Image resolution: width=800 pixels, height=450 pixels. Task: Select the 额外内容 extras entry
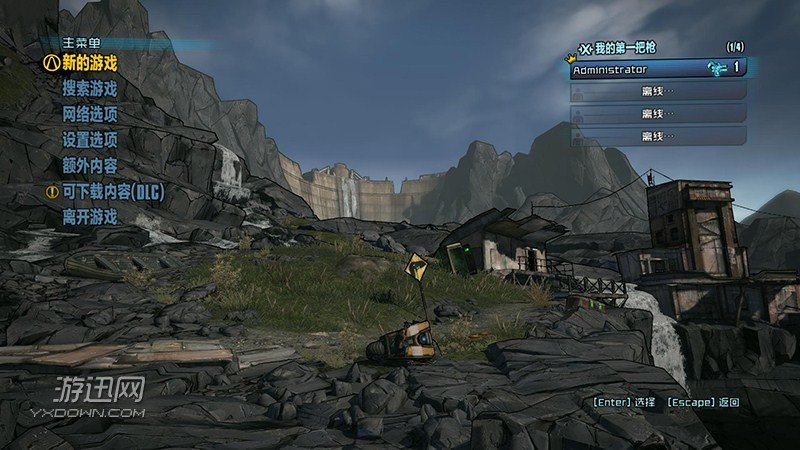click(89, 165)
